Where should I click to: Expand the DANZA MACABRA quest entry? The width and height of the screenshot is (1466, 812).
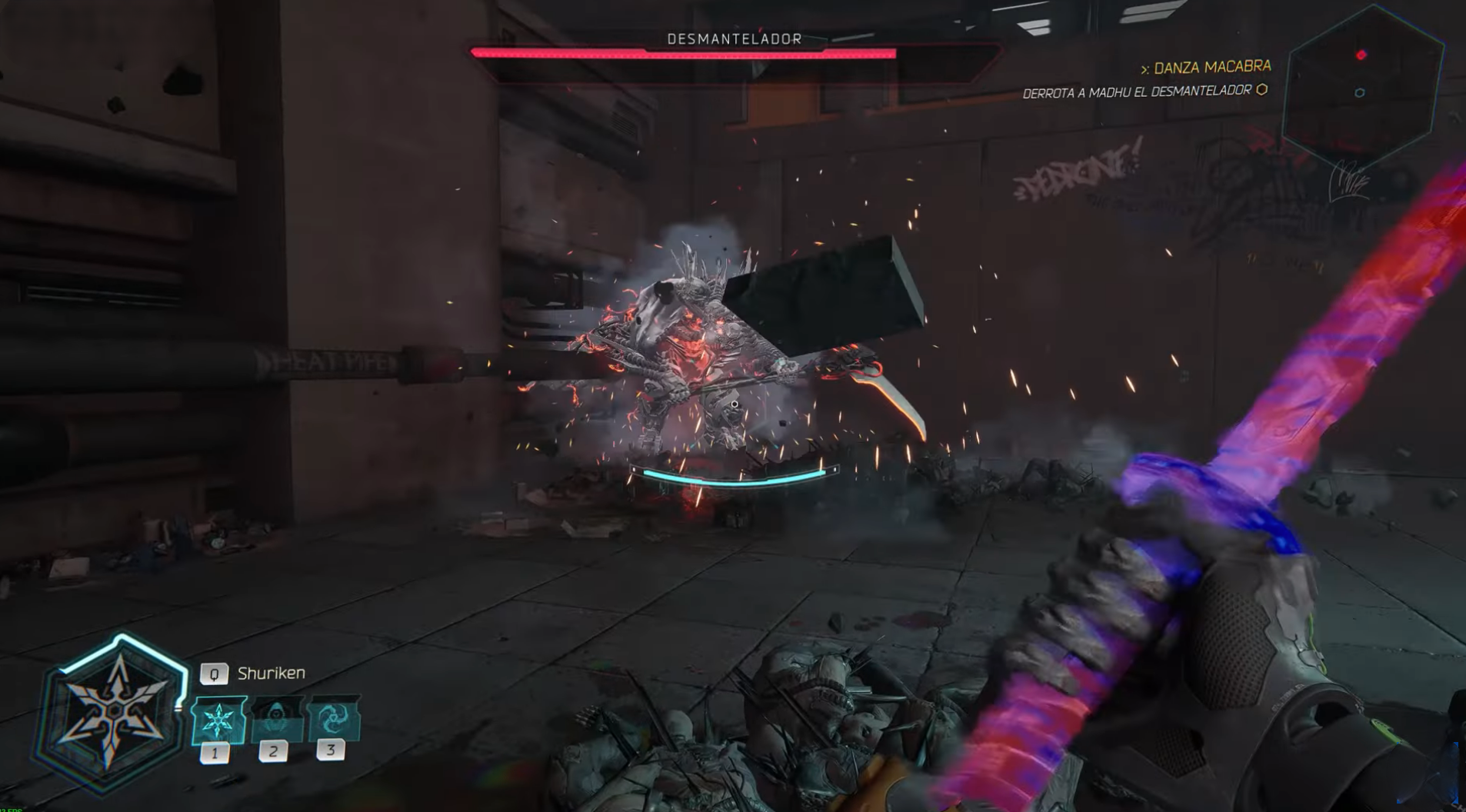coord(1211,68)
